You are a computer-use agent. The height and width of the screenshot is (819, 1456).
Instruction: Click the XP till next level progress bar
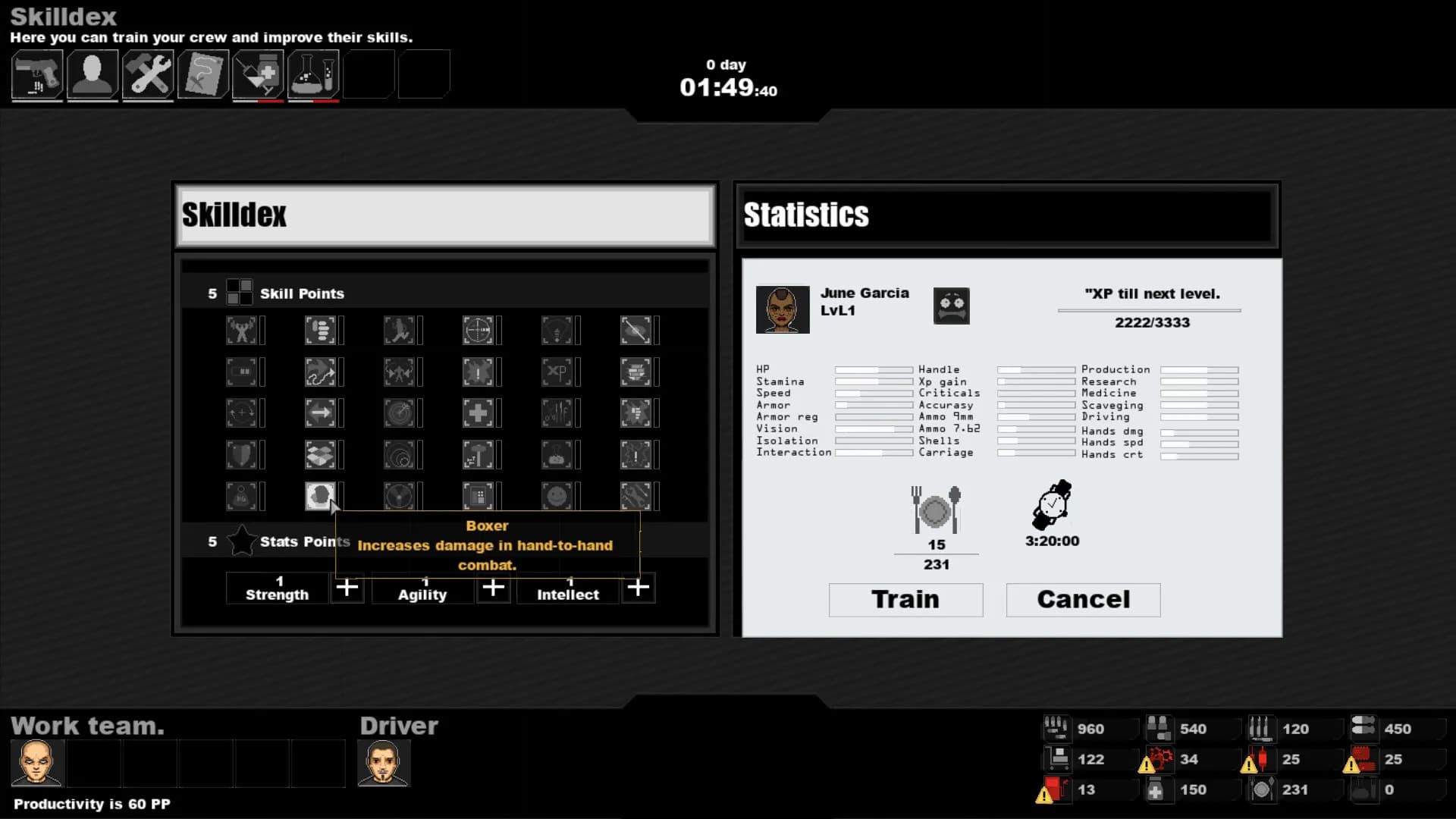[1150, 309]
